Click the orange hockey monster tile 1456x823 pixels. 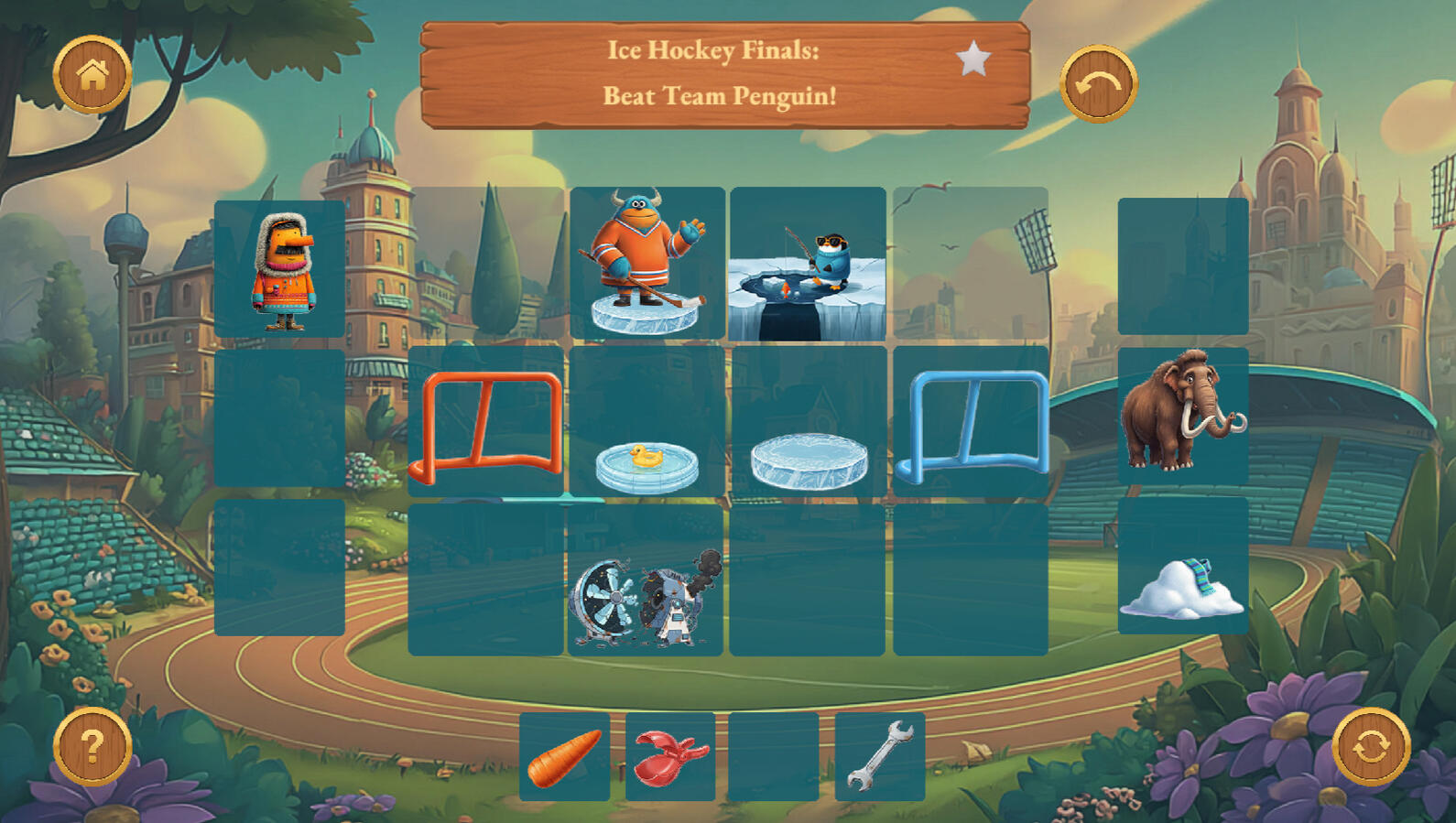(x=647, y=264)
